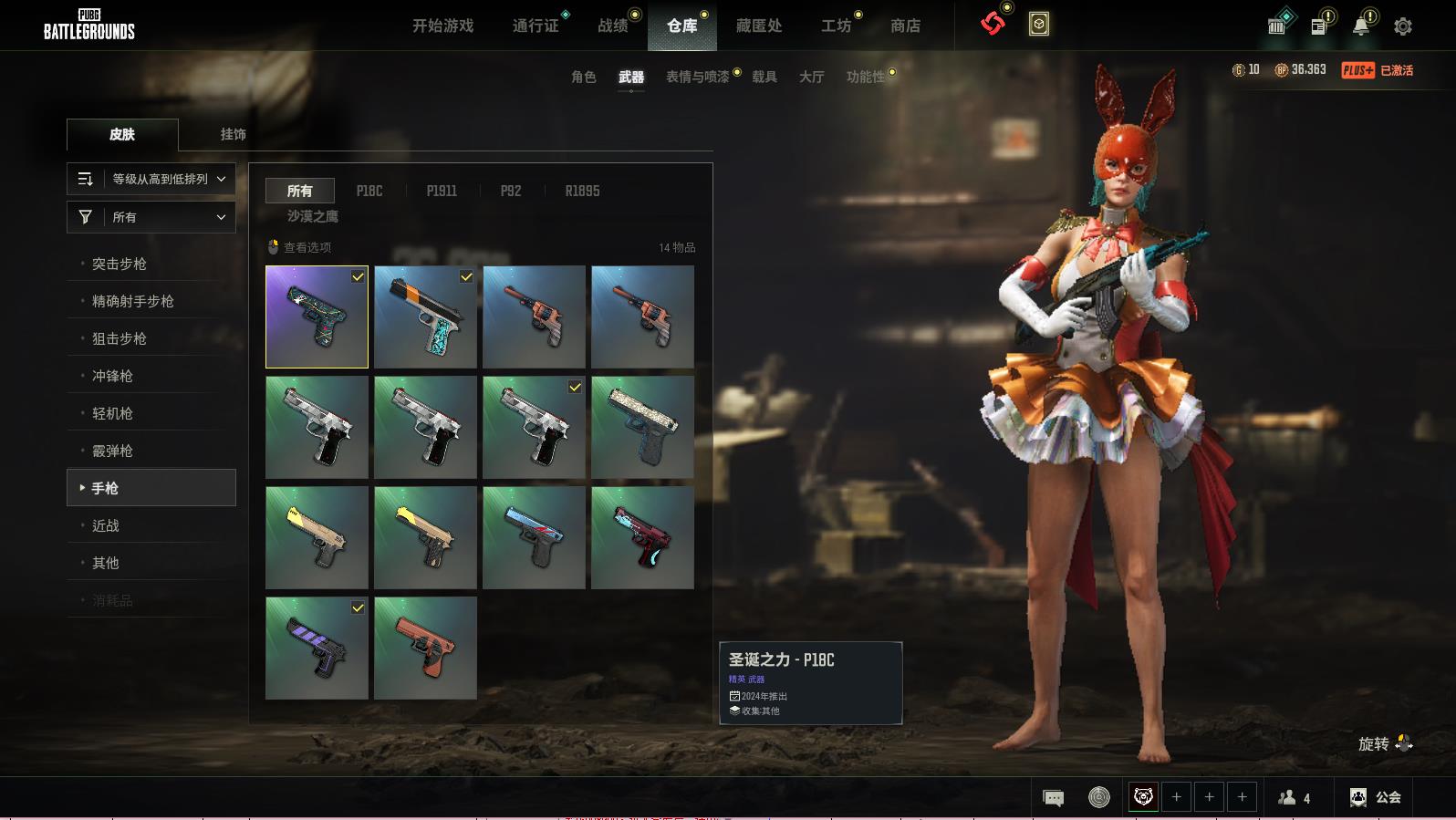This screenshot has width=1456, height=820.
Task: Select the 狙击步枪 category
Action: coord(120,338)
